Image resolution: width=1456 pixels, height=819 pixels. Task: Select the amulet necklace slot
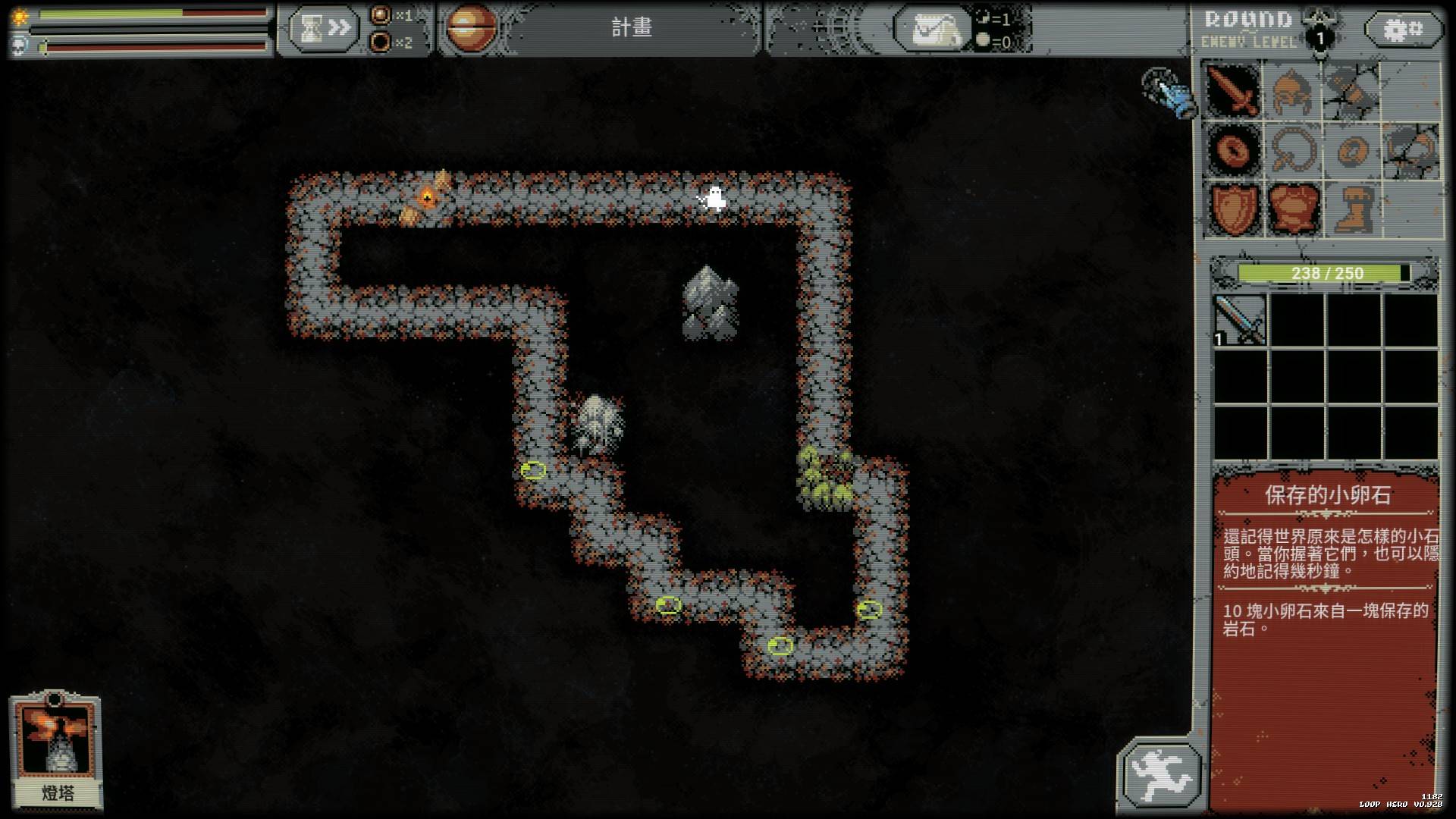(1292, 149)
